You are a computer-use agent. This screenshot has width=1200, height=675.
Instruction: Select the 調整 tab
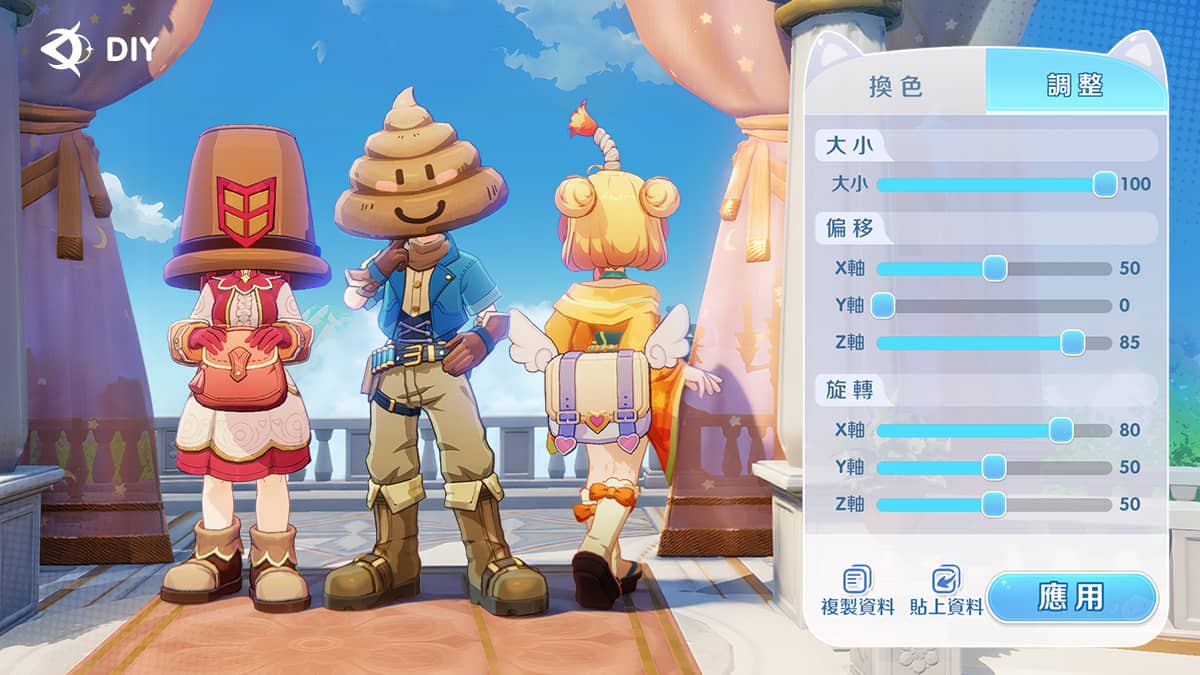pyautogui.click(x=1075, y=86)
